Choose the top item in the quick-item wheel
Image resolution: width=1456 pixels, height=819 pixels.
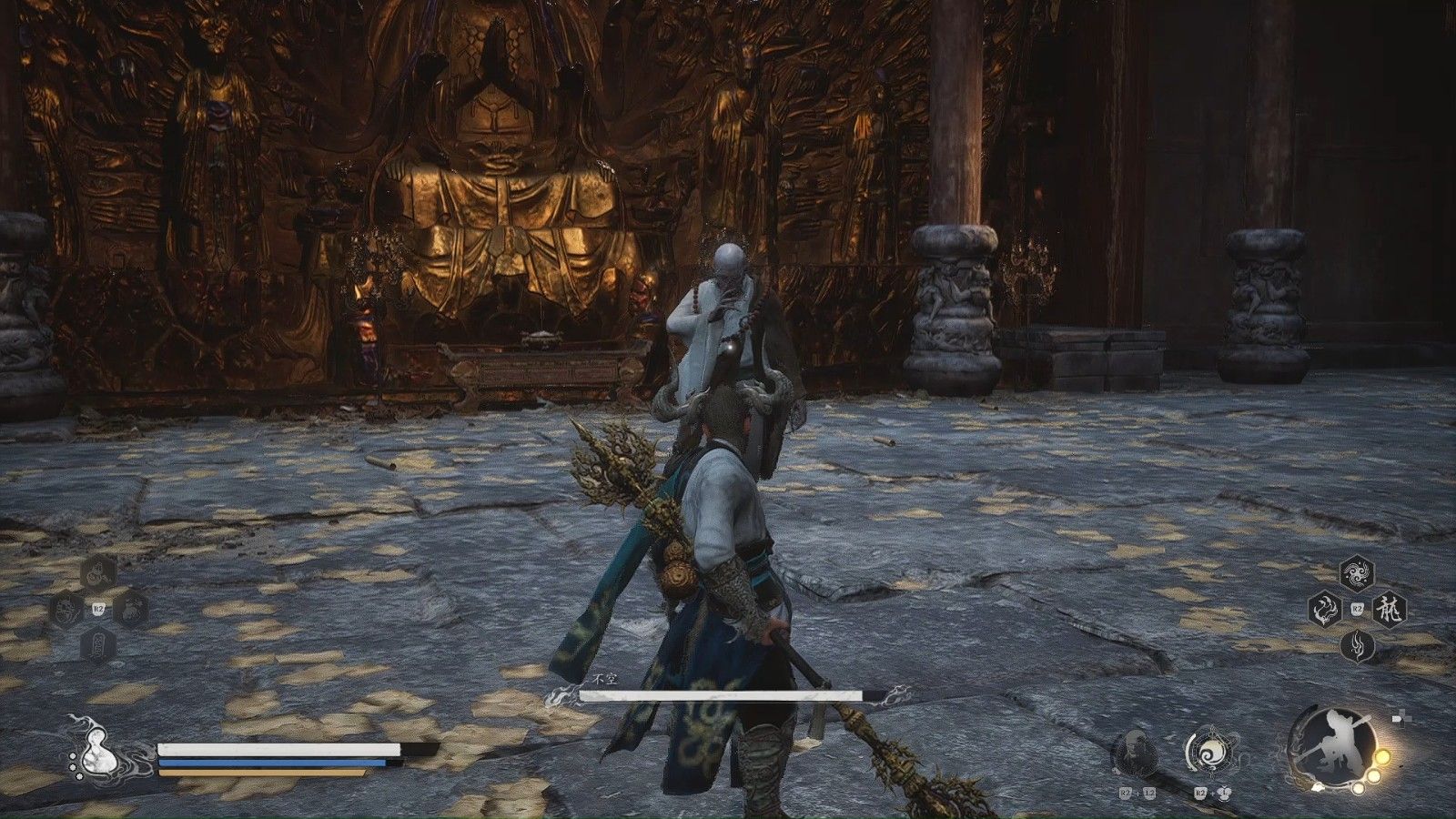(x=97, y=572)
